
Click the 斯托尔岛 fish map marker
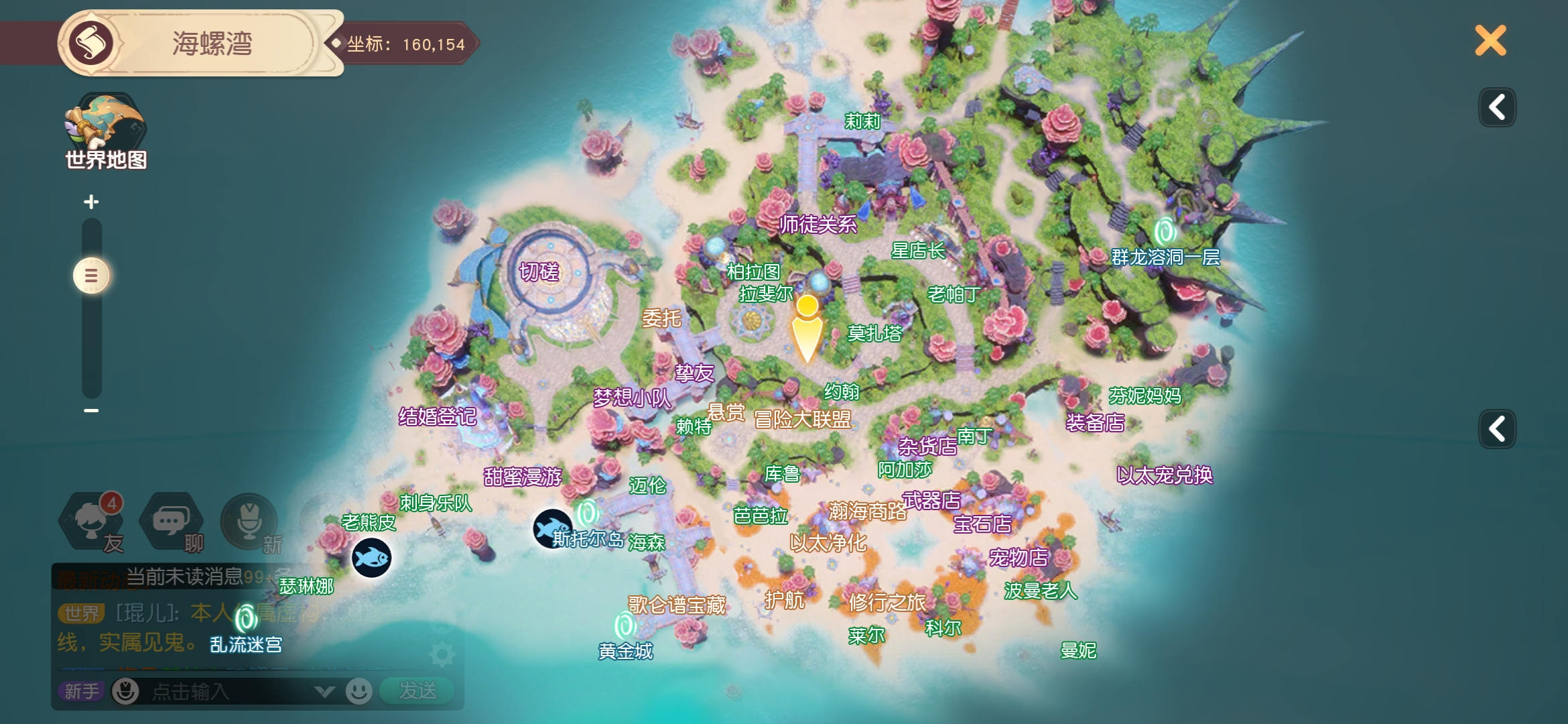pyautogui.click(x=552, y=528)
